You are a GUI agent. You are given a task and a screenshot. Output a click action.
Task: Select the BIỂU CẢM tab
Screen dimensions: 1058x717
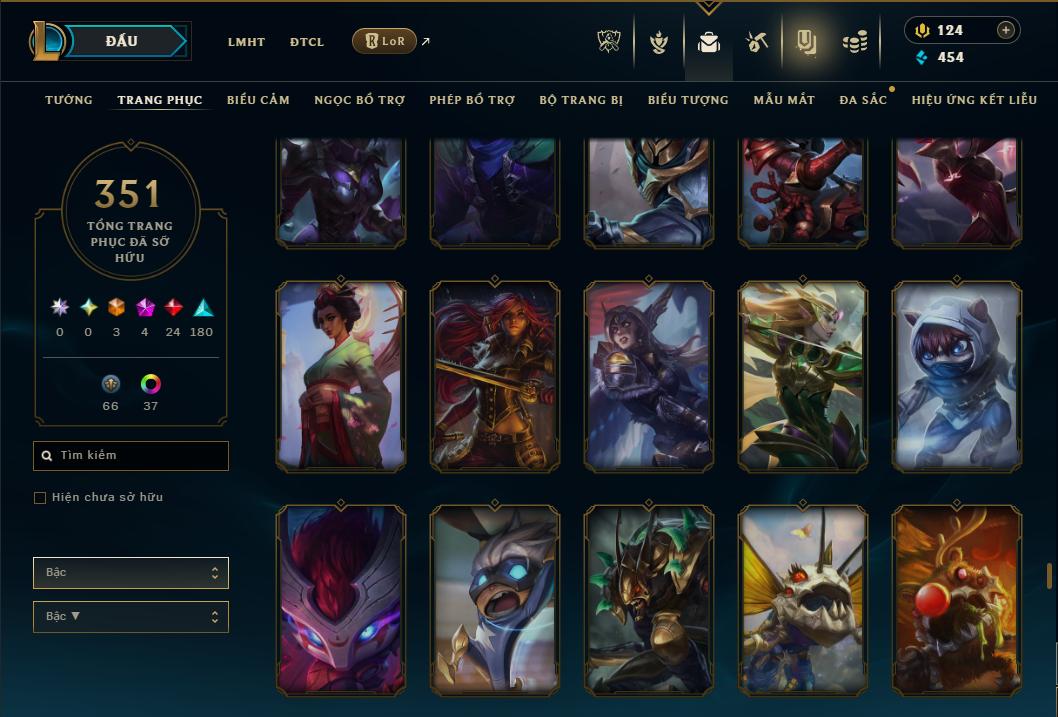[x=258, y=100]
